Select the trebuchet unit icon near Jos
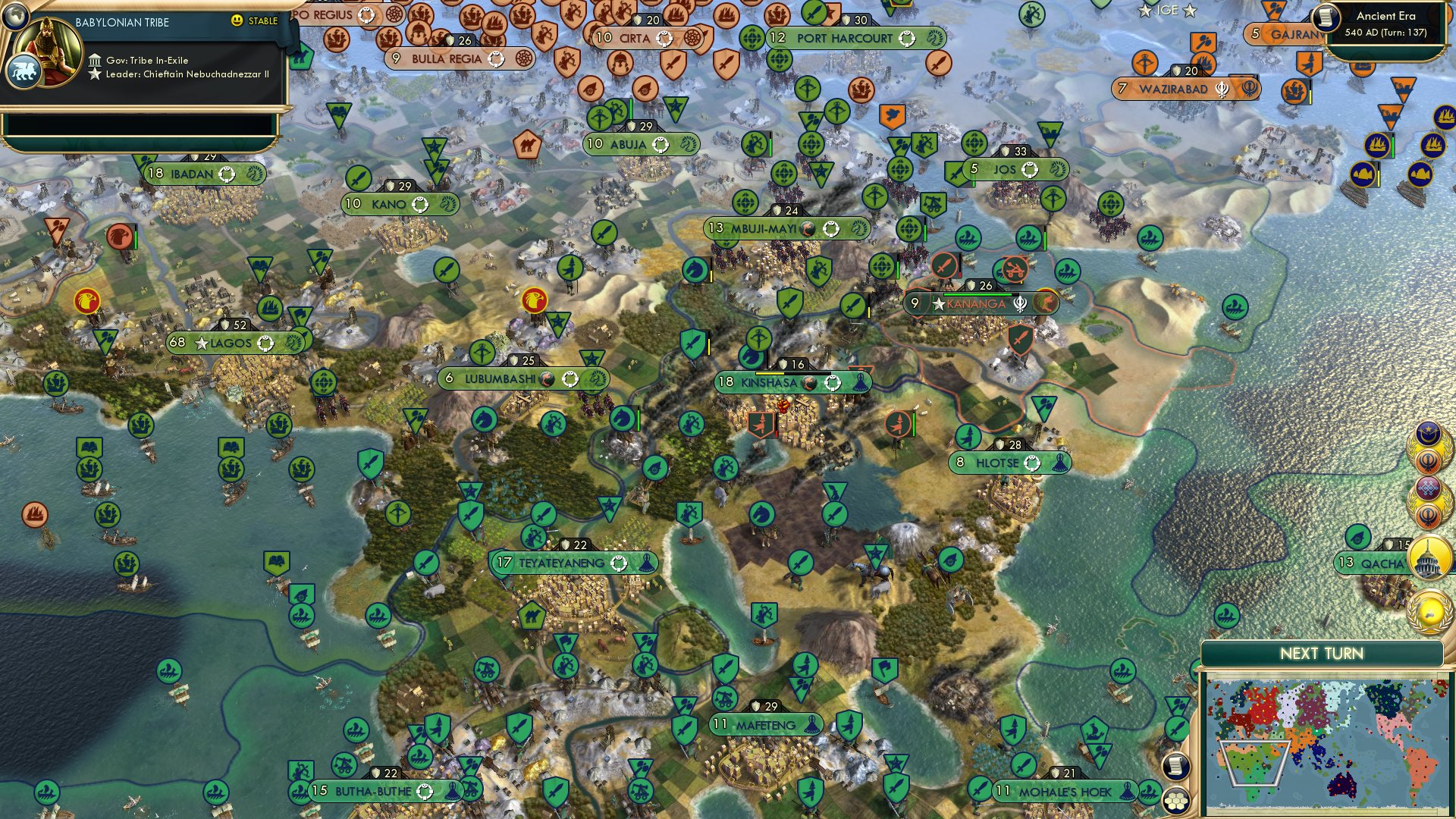Screen dimensions: 1456x819 pos(933,204)
